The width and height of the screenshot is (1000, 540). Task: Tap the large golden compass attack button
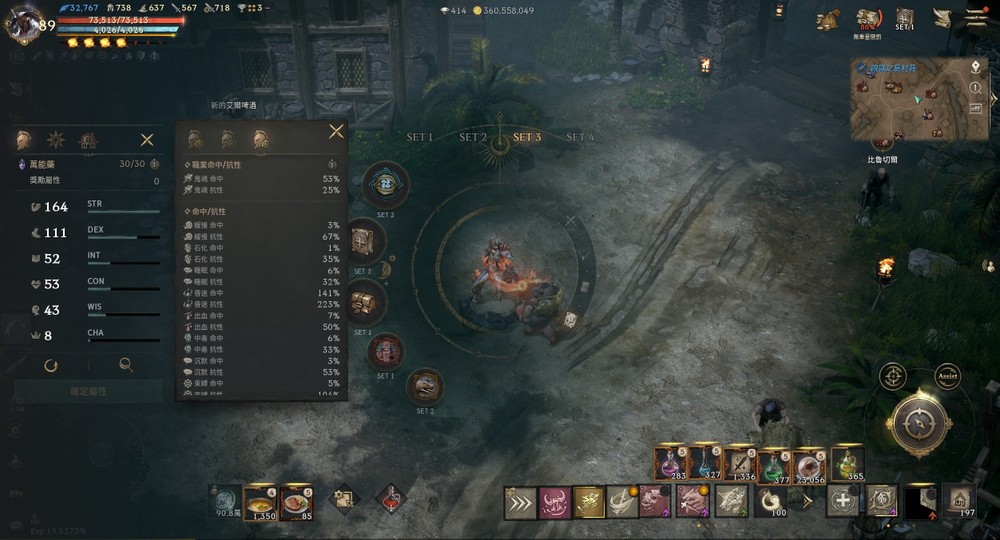pos(918,424)
